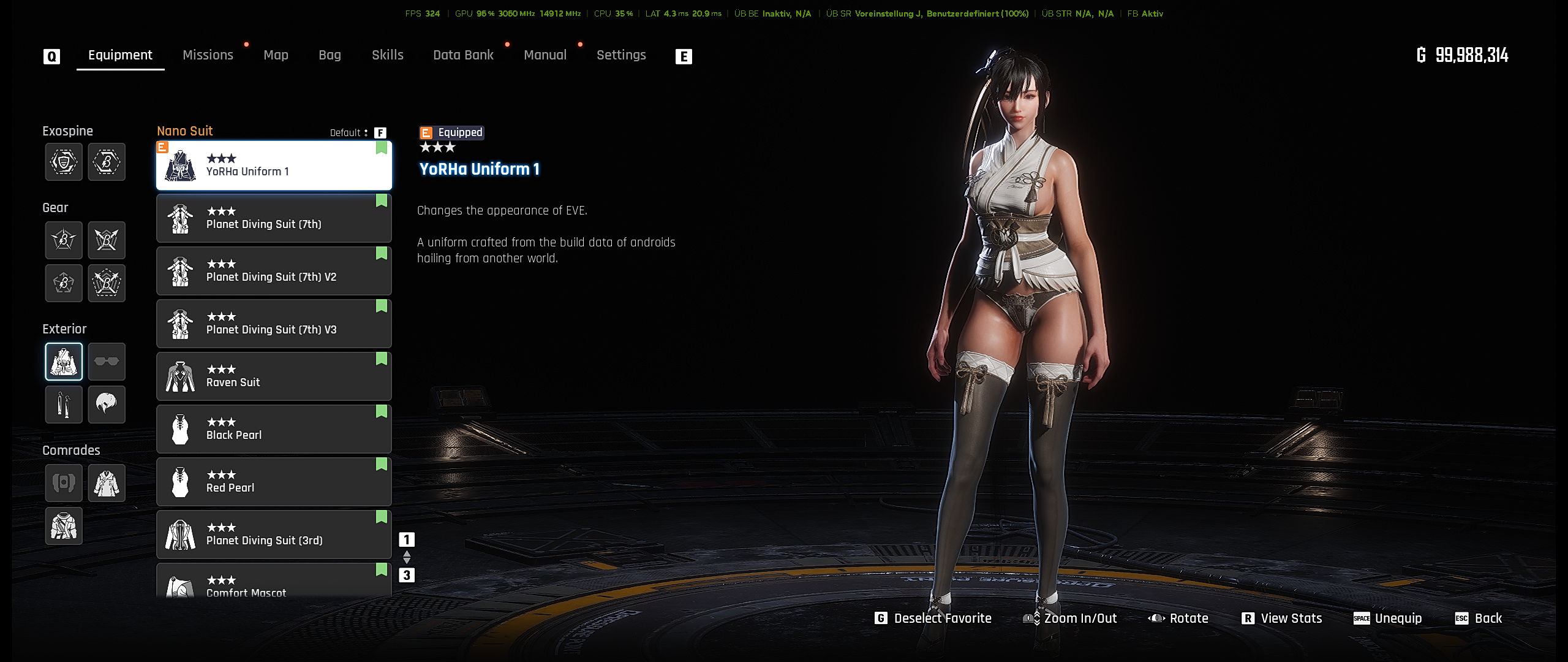This screenshot has width=1568, height=662.
Task: Choose the Black Pearl outfit
Action: click(274, 429)
